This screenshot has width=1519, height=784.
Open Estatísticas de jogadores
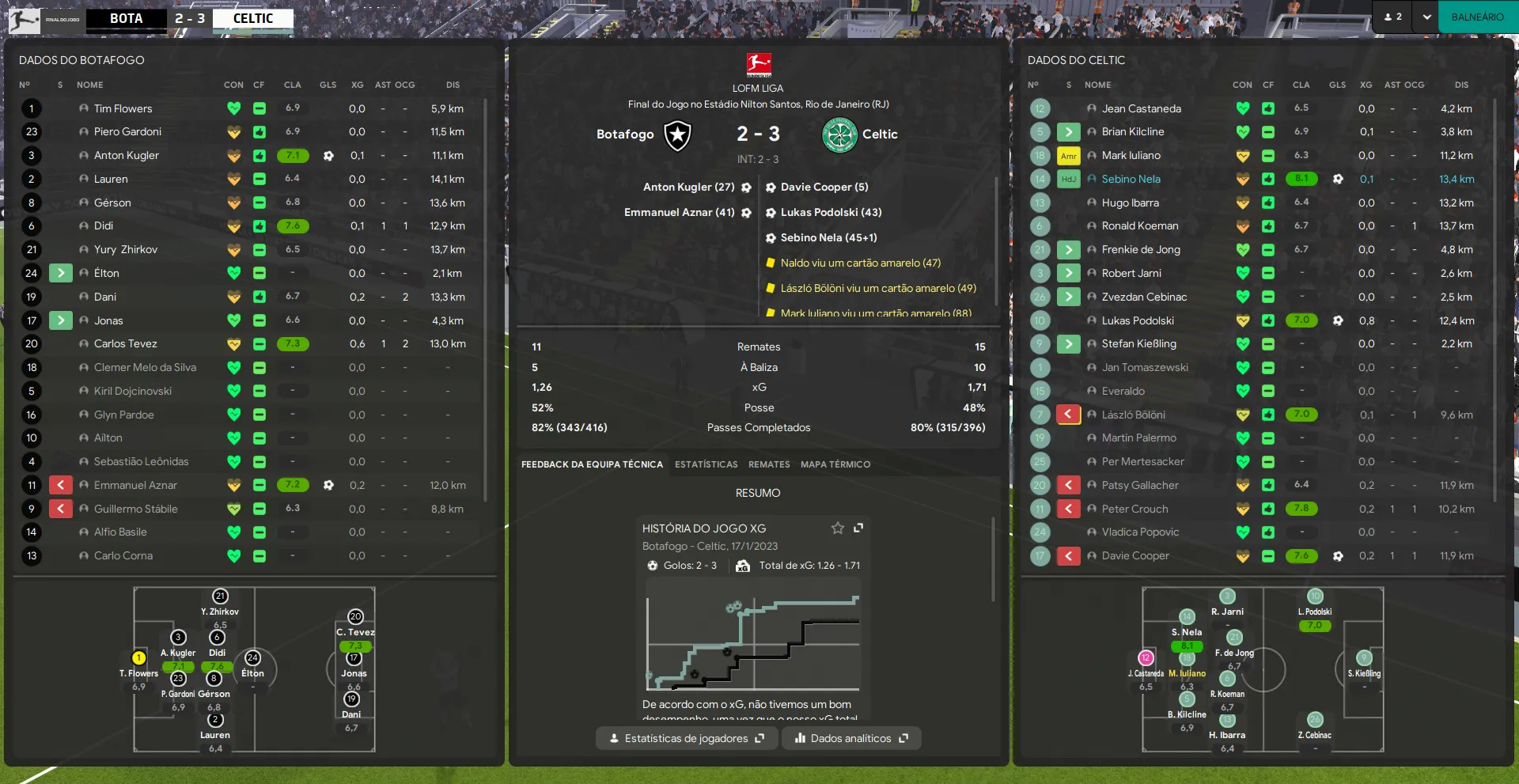686,738
